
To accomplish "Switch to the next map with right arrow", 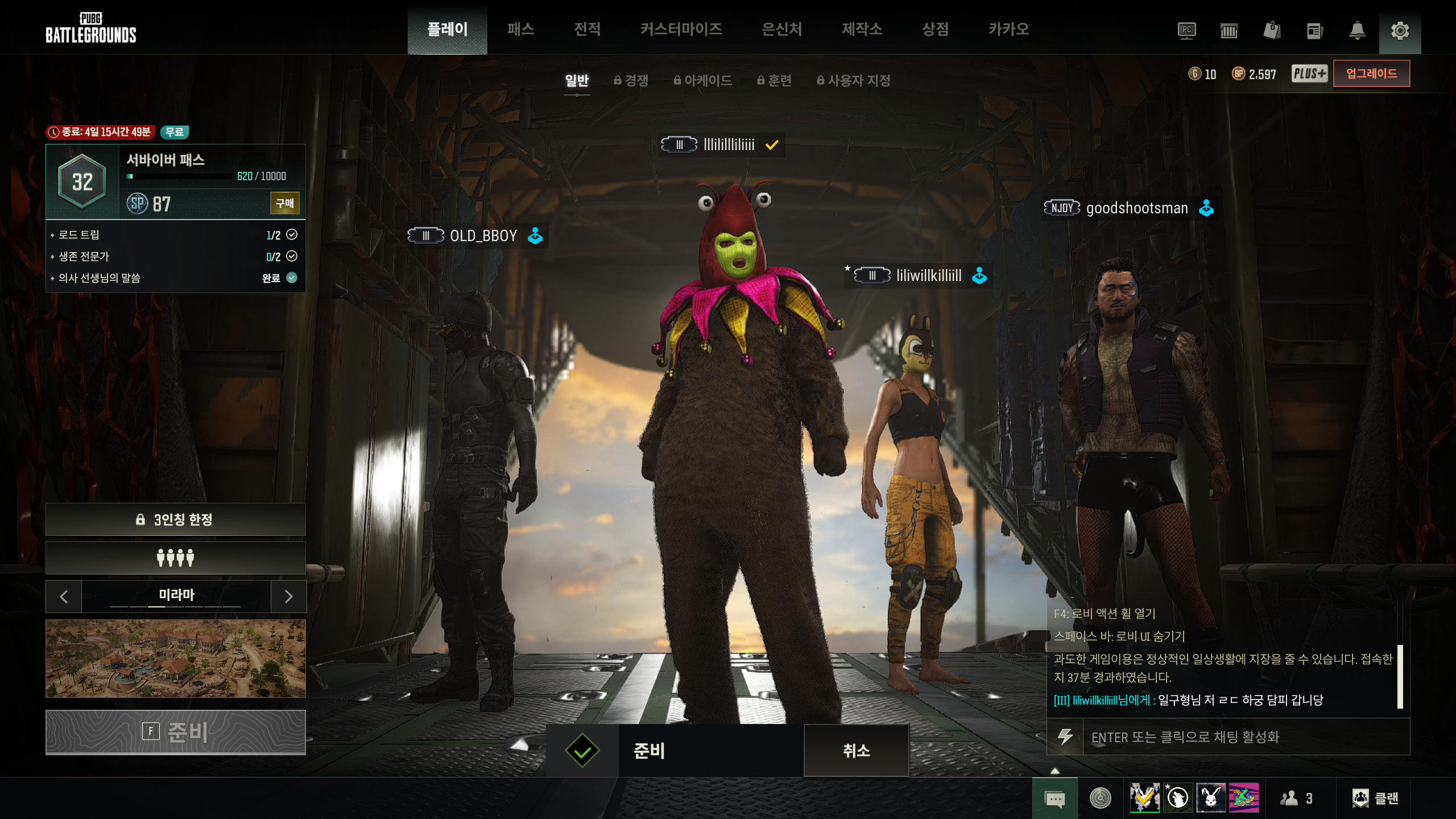I will pos(288,596).
